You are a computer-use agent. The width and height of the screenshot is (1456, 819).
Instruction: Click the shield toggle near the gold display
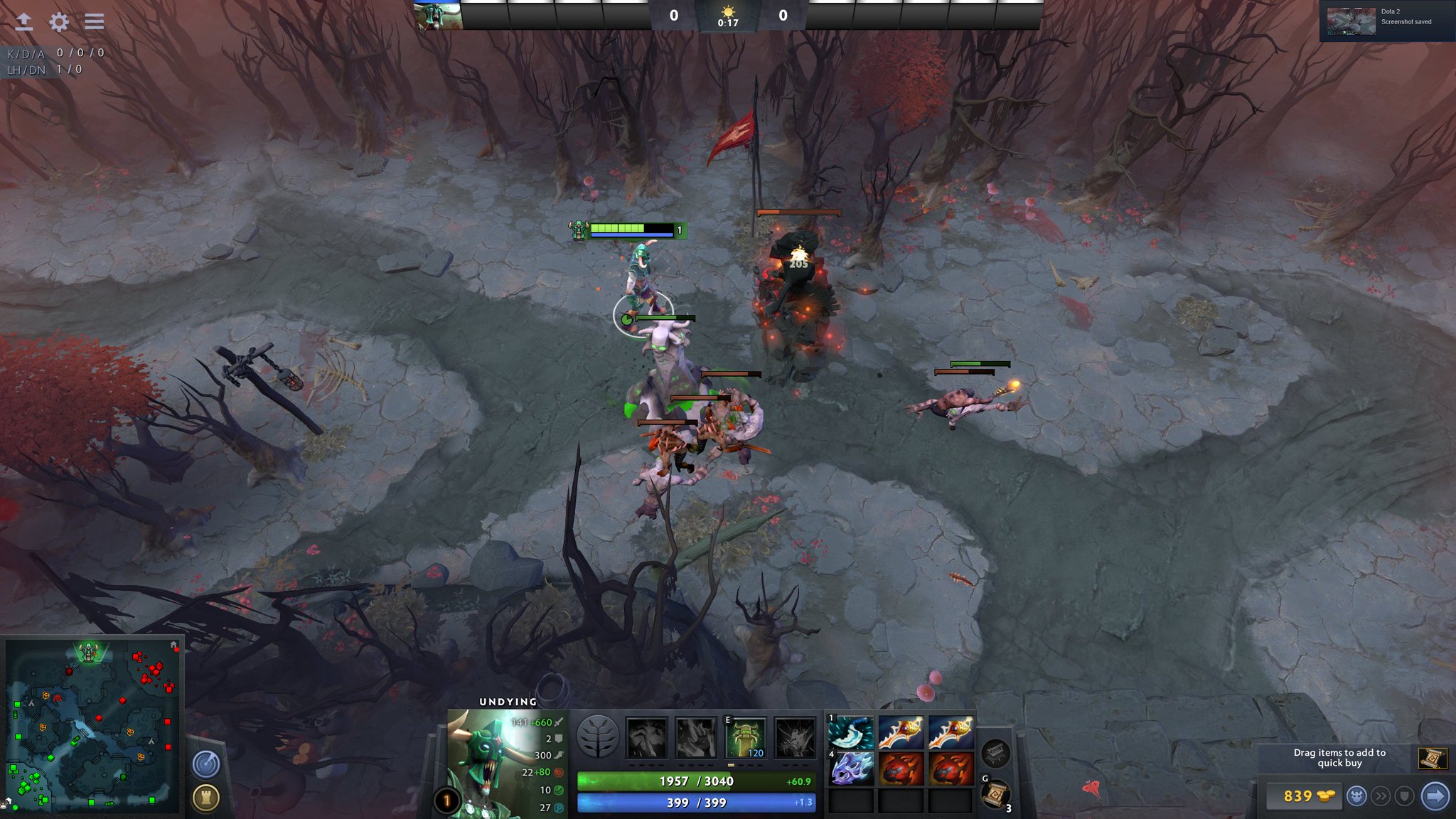pyautogui.click(x=1405, y=796)
